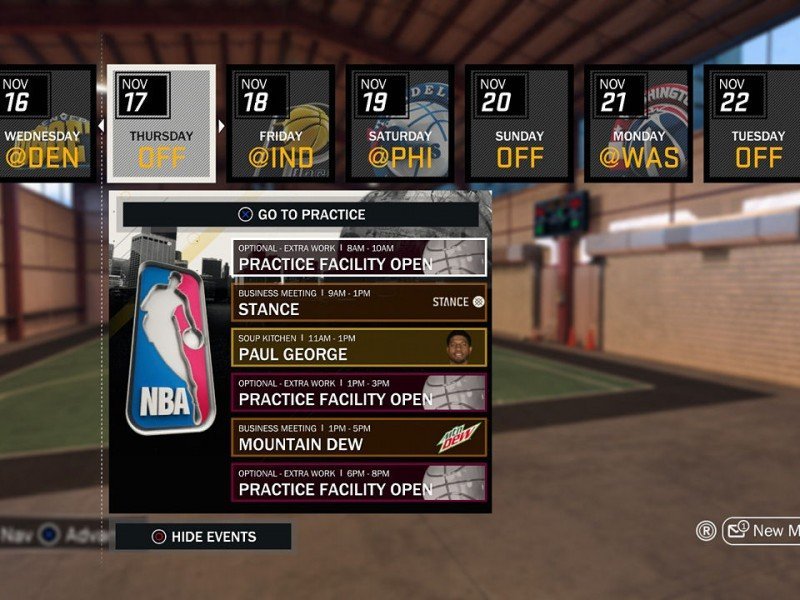Select the 1PM-3PM Practice Facility Open event
This screenshot has width=800, height=600.
pyautogui.click(x=359, y=392)
